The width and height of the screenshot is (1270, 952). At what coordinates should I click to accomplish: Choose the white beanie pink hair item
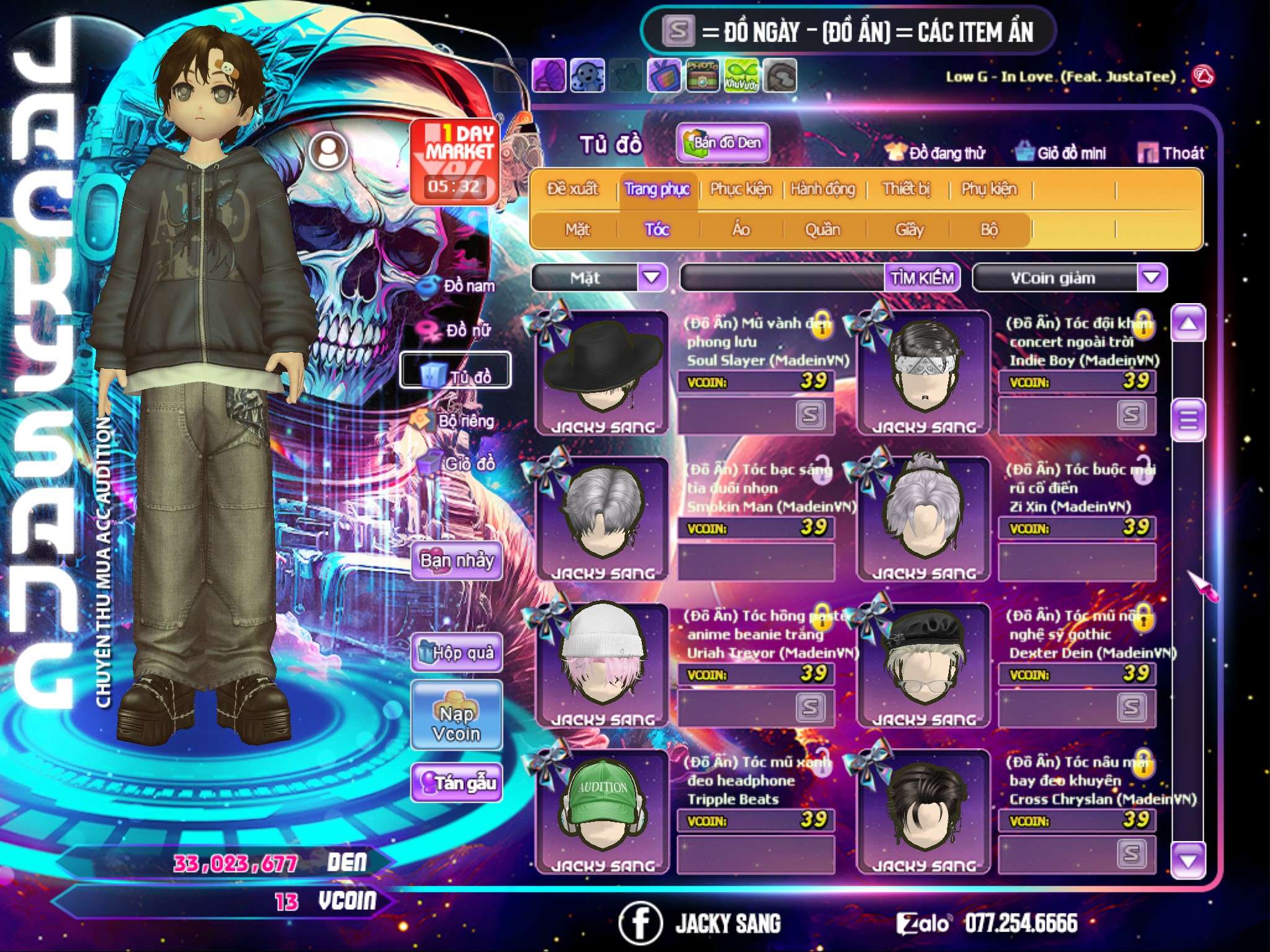click(x=602, y=664)
